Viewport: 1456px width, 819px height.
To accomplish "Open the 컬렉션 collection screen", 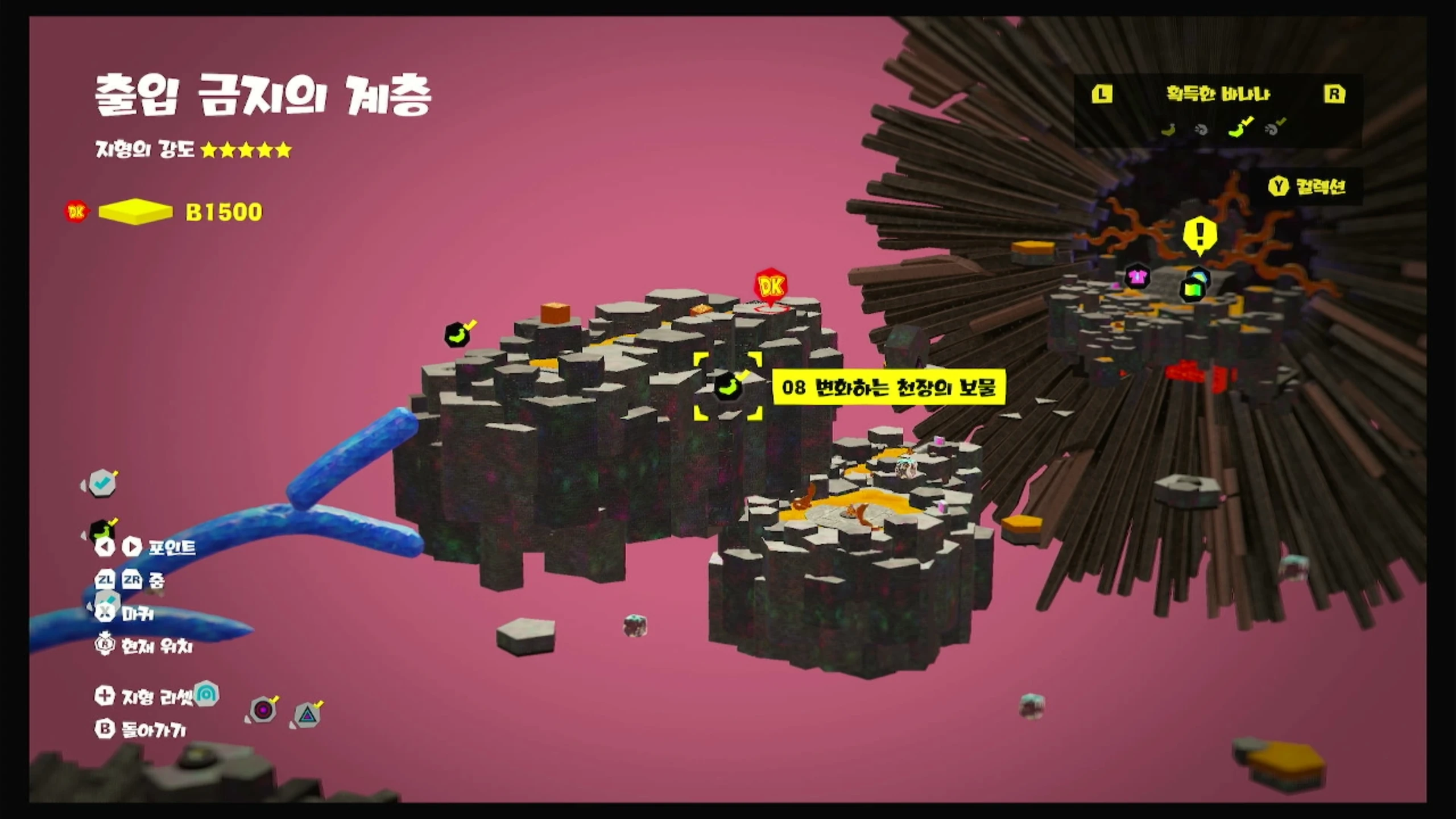I will (1307, 187).
